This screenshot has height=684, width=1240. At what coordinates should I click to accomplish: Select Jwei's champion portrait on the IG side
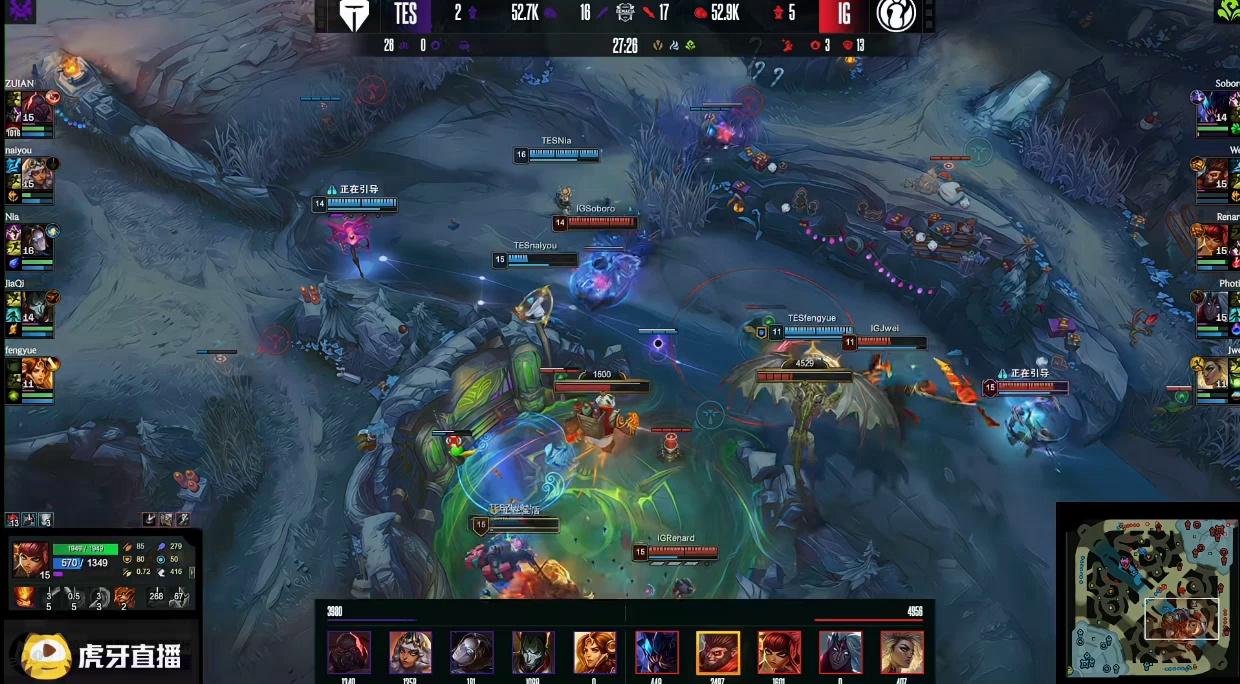(x=1216, y=374)
